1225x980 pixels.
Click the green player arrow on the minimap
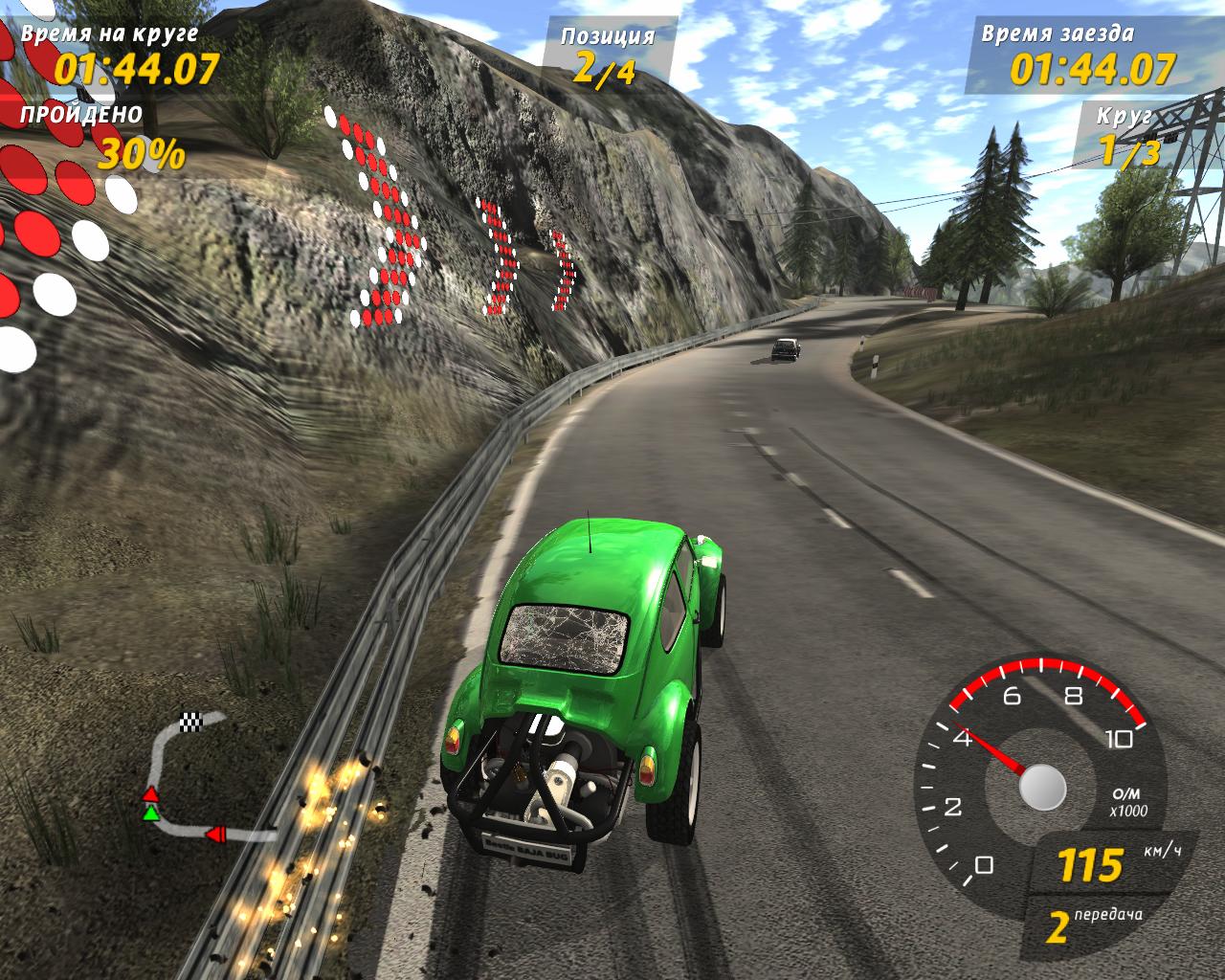click(150, 813)
